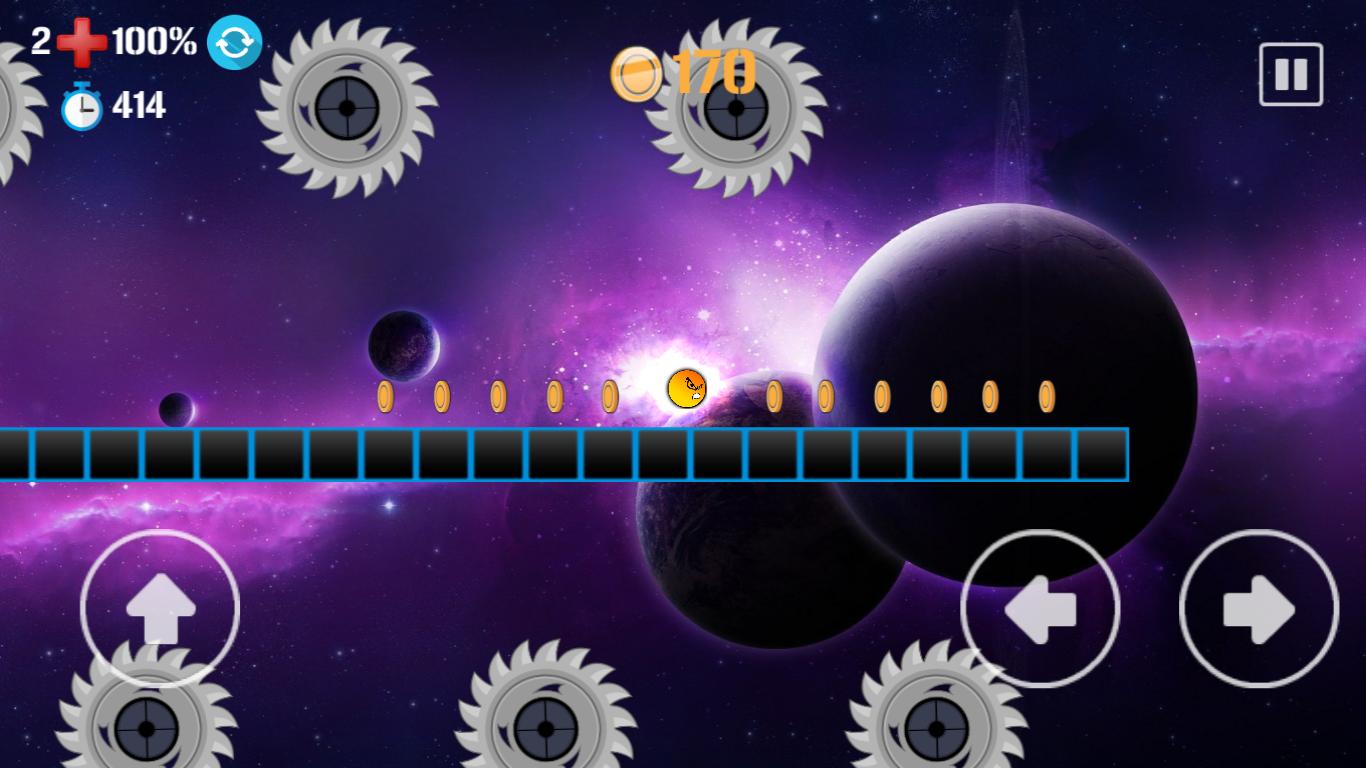Tap the up arrow jump button
Screen dimensions: 1366x768
pyautogui.click(x=160, y=608)
